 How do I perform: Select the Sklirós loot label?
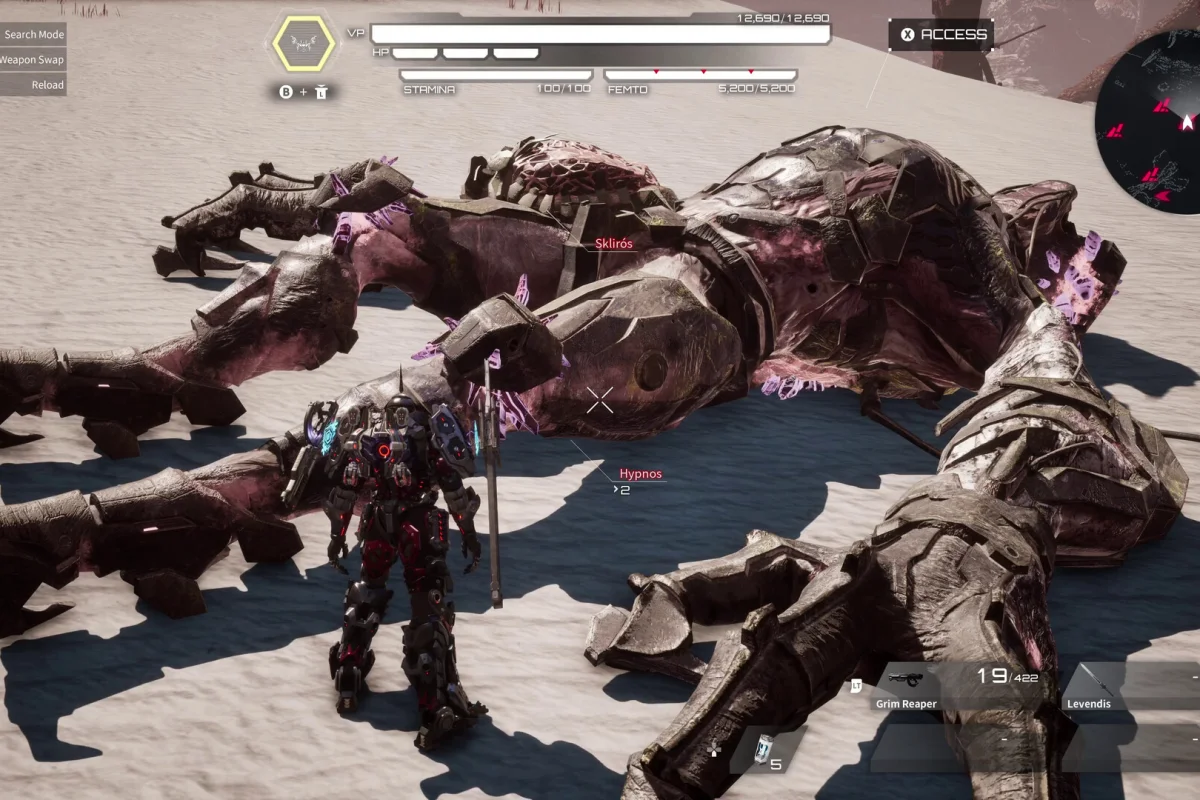coord(613,243)
